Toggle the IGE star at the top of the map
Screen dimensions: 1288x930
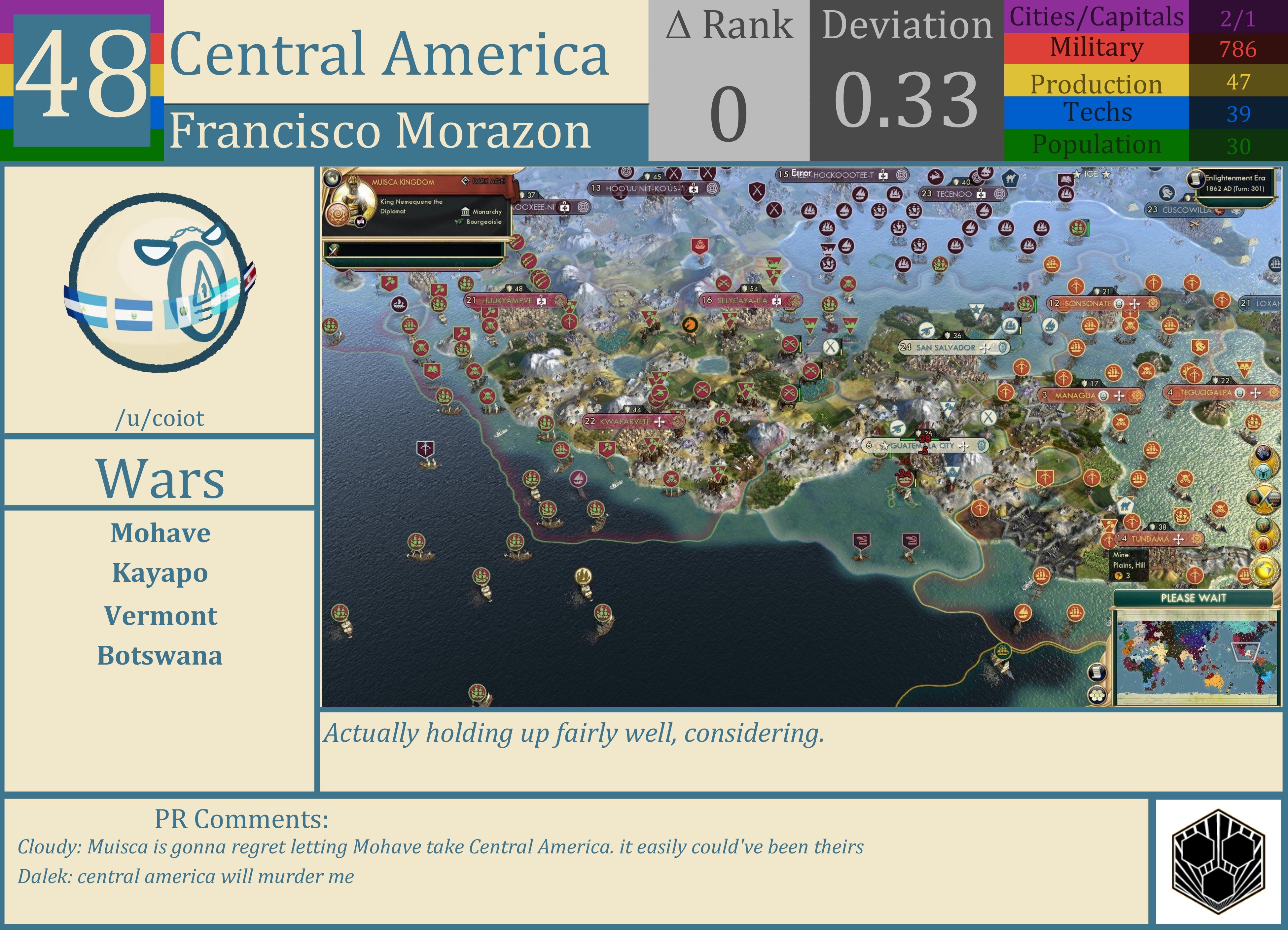[x=1077, y=174]
